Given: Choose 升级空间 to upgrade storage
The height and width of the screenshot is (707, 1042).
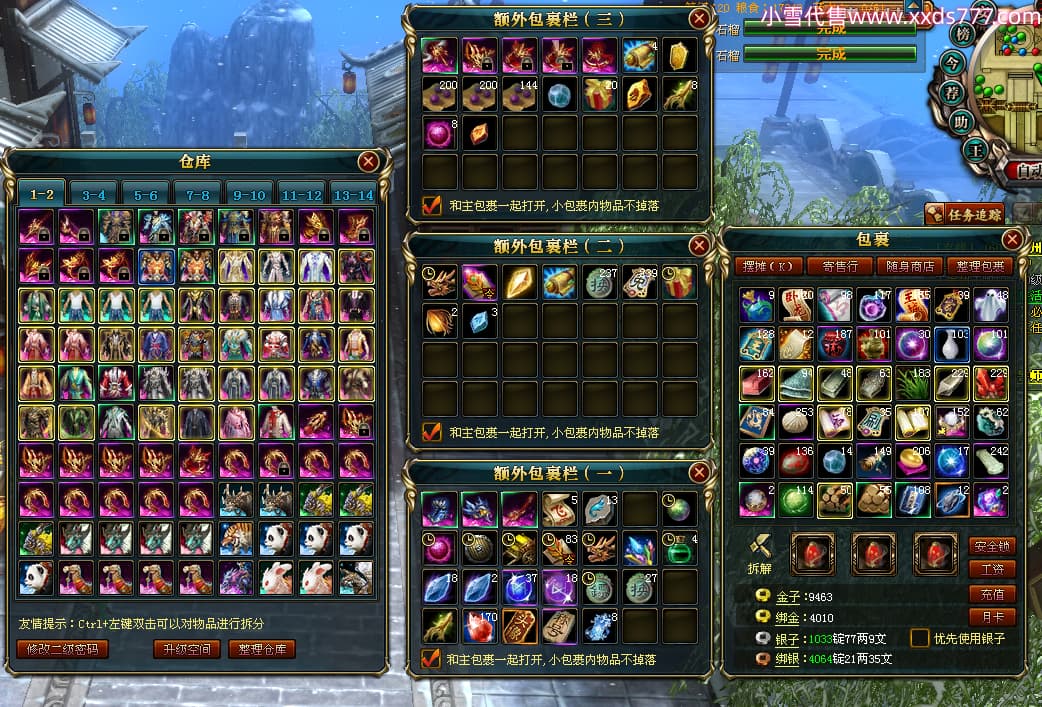Looking at the screenshot, I should (x=187, y=649).
